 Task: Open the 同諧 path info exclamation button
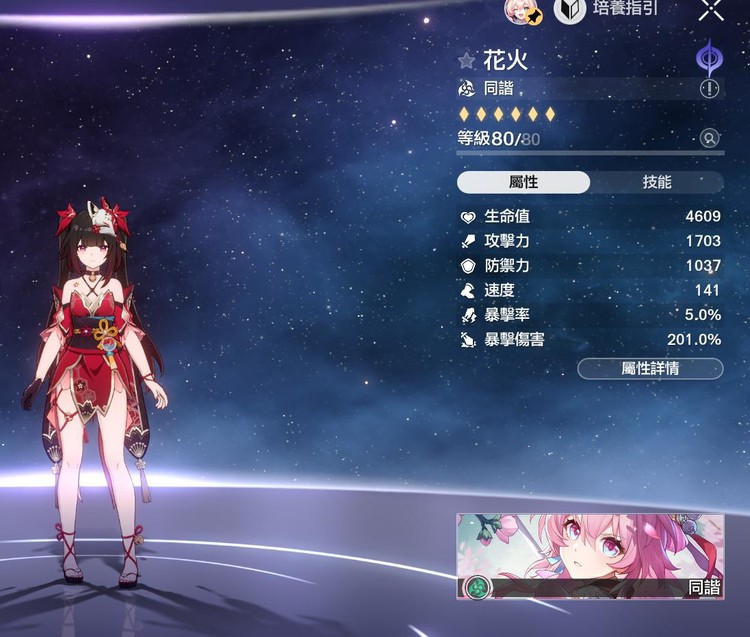[x=710, y=89]
